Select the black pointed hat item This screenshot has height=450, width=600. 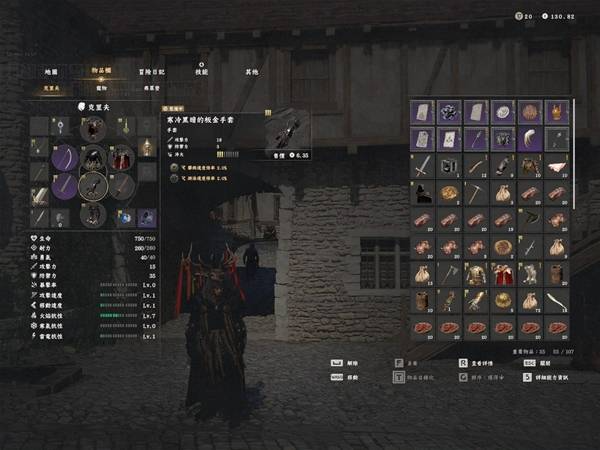click(x=422, y=193)
